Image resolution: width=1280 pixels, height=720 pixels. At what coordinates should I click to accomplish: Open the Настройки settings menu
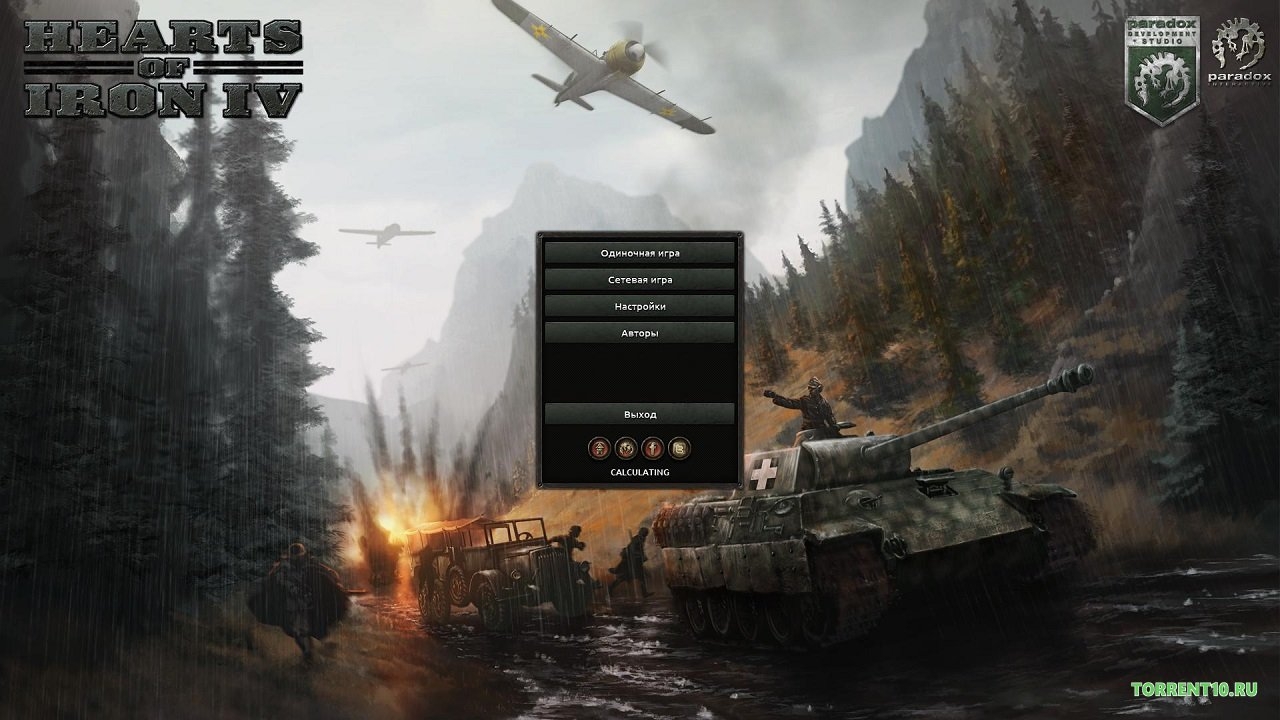click(x=640, y=306)
